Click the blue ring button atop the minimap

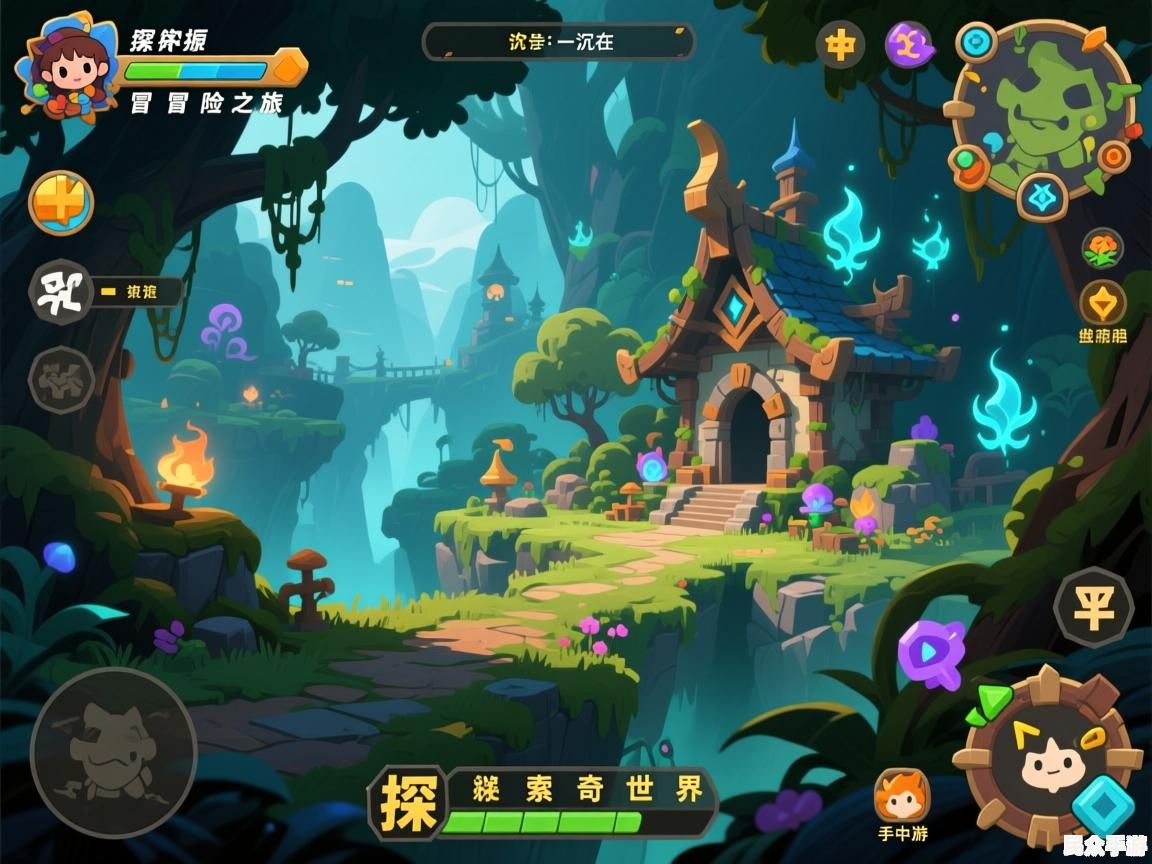click(x=976, y=43)
